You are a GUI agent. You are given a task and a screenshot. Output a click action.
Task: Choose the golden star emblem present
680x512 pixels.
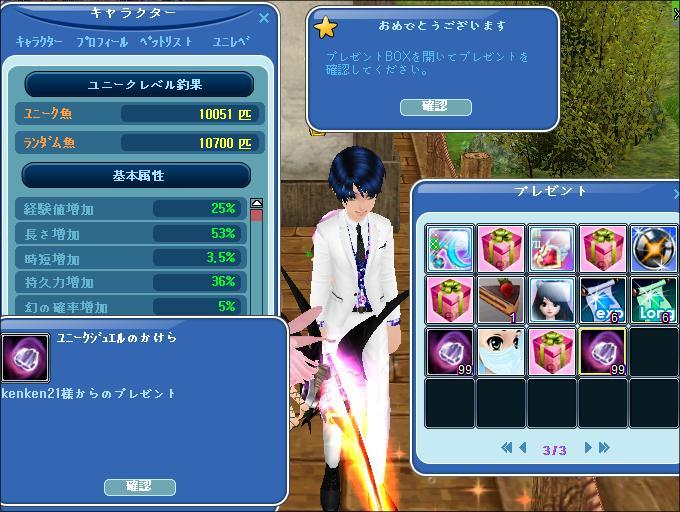(x=654, y=249)
